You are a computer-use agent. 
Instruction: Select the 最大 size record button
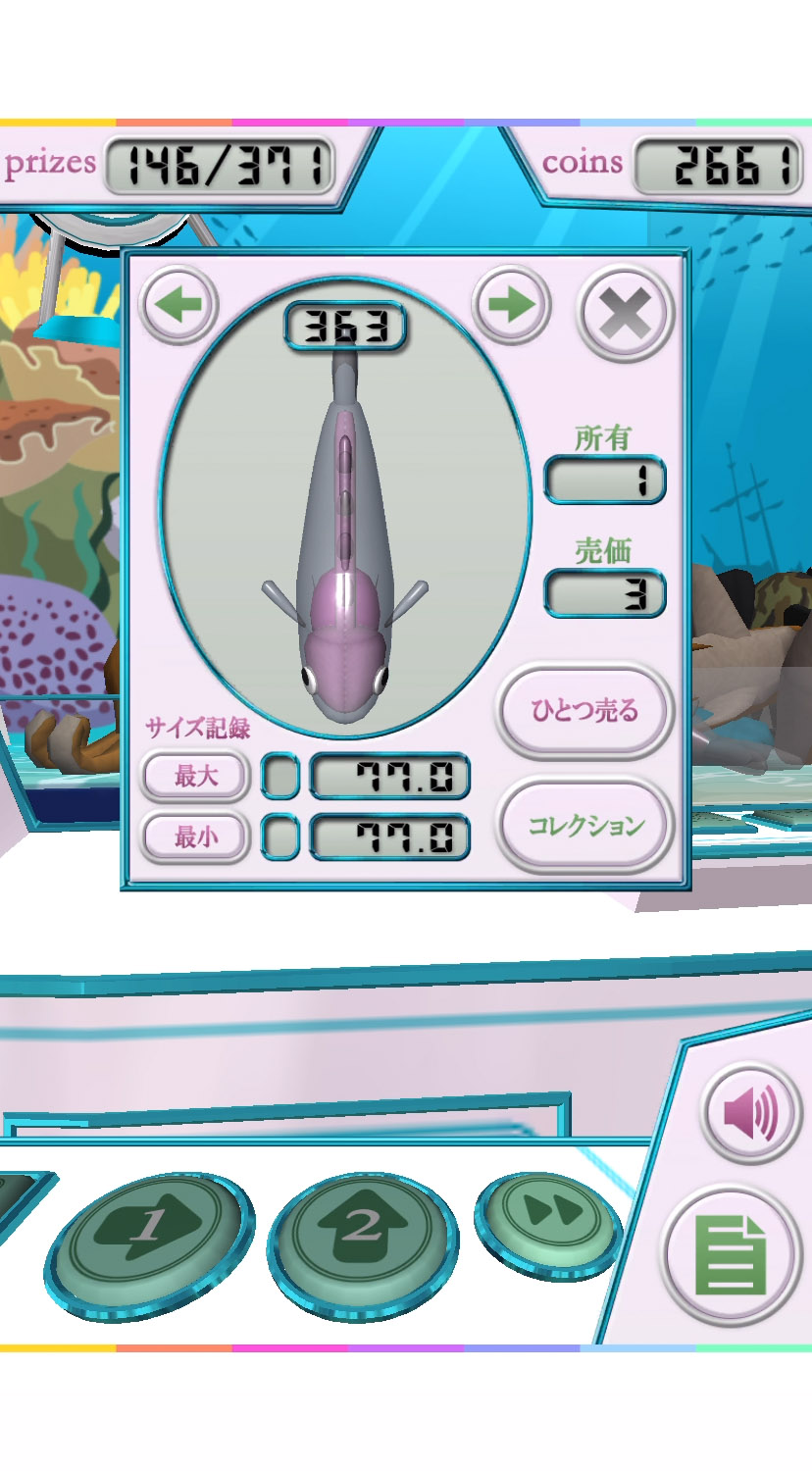coord(196,777)
